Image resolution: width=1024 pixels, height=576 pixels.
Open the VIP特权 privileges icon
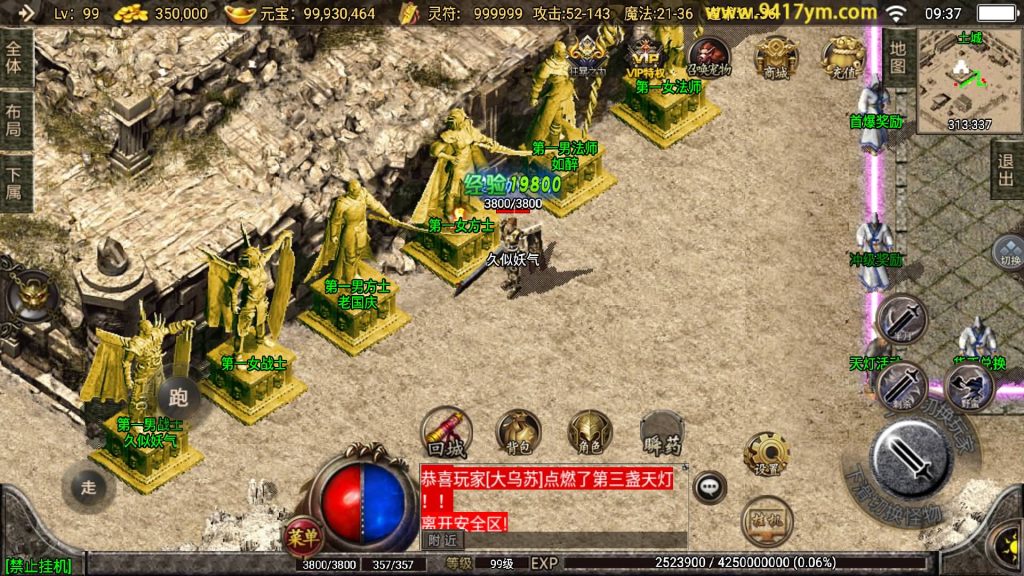(646, 56)
